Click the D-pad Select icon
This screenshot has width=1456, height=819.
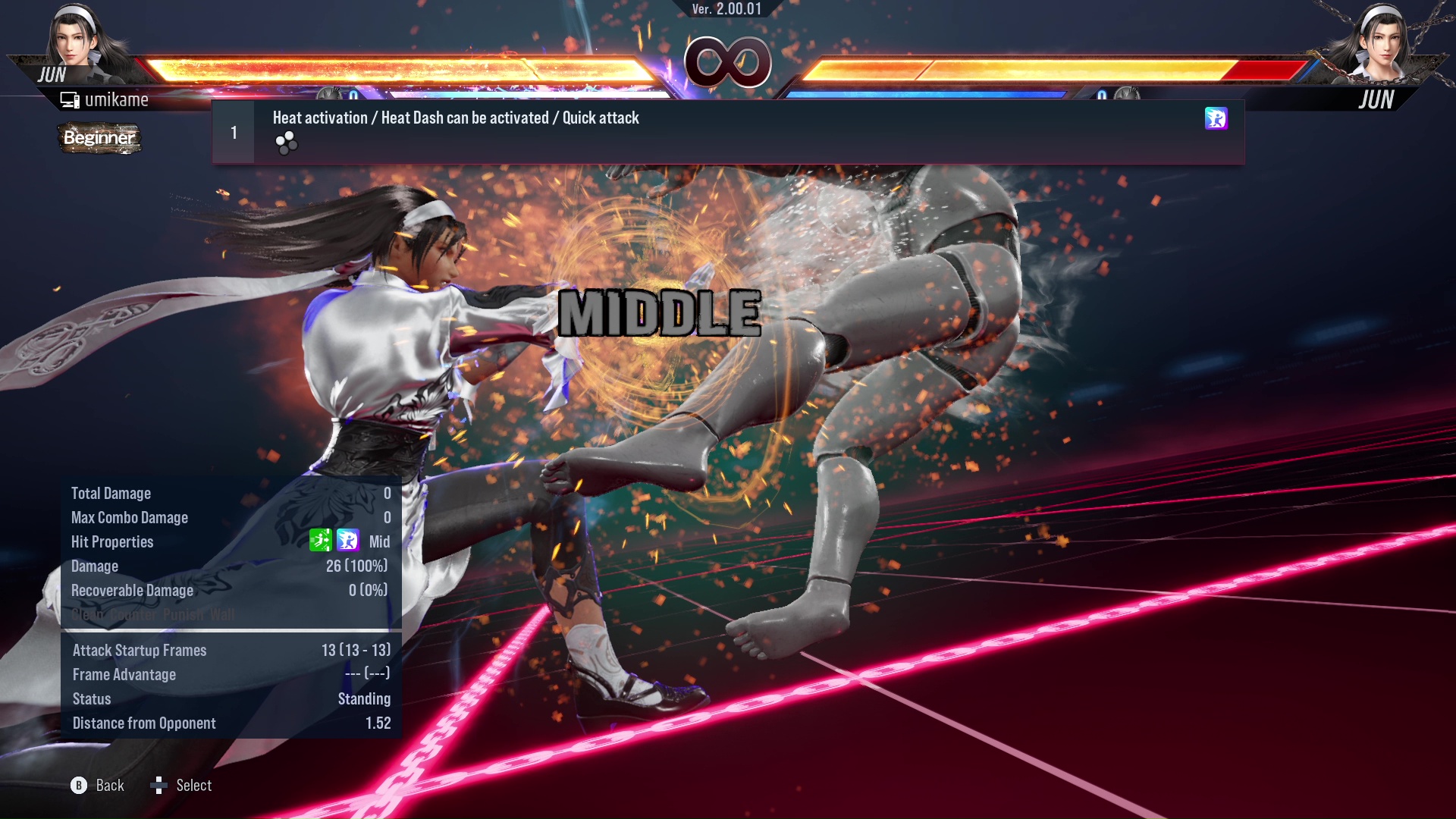160,785
